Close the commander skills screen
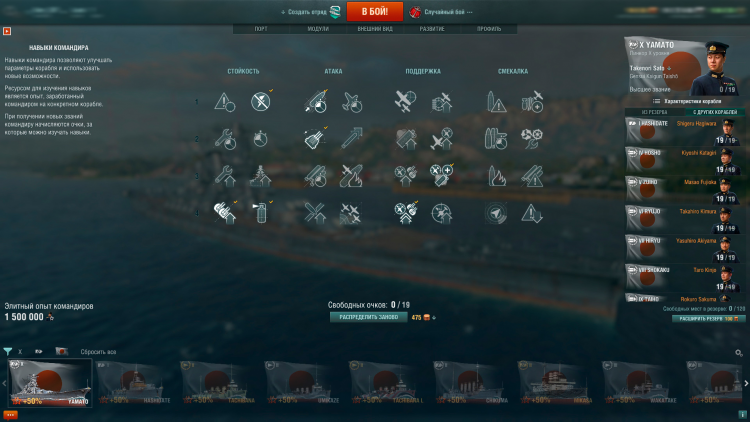The width and height of the screenshot is (750, 422). click(8, 30)
